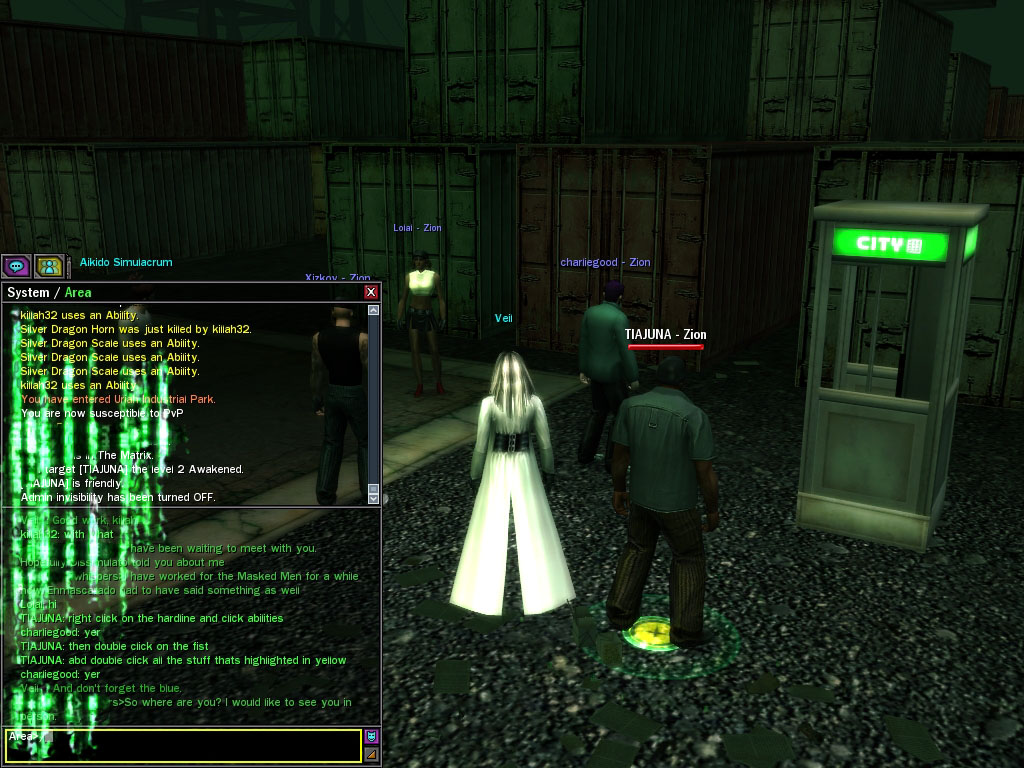Close the System / Area chat window
Viewport: 1024px width, 768px height.
(x=371, y=292)
